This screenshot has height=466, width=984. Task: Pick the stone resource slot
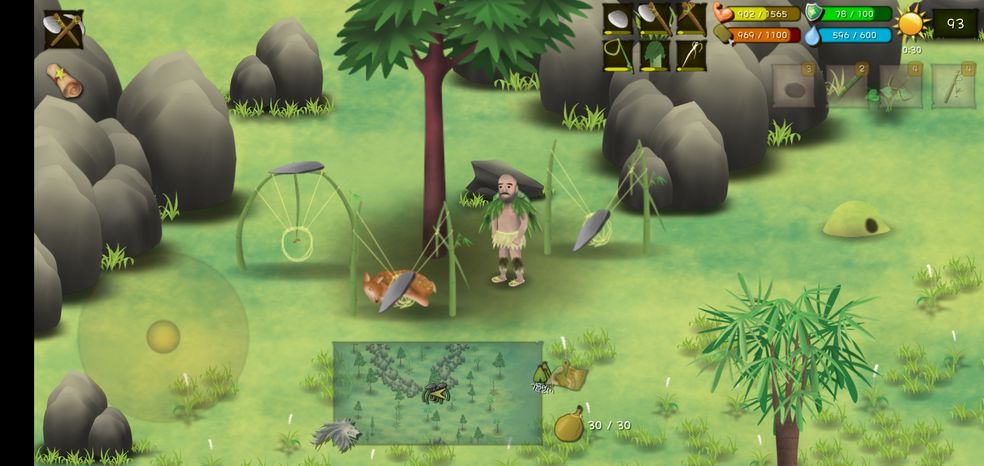tap(793, 87)
